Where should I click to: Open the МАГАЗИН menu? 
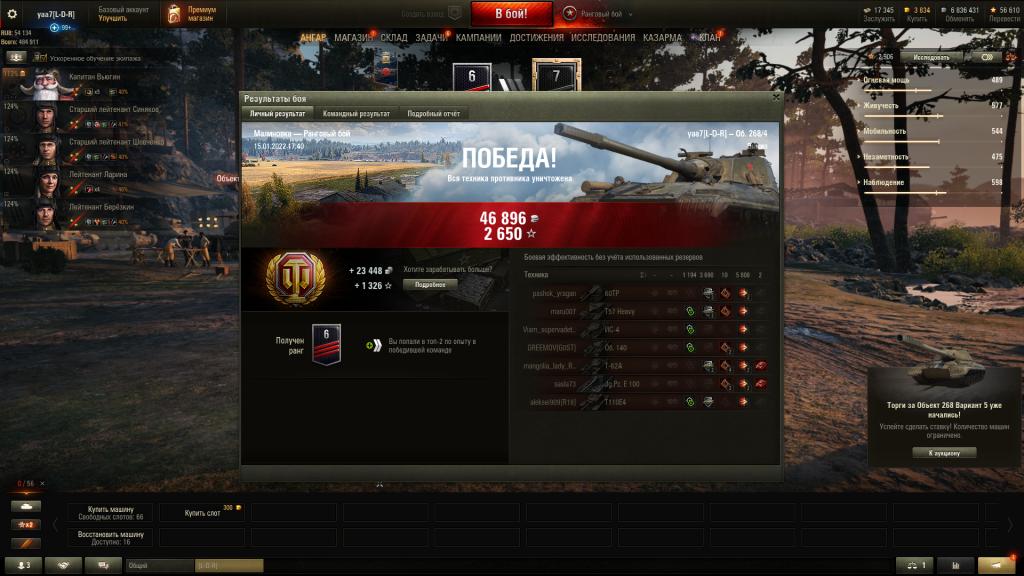(x=354, y=38)
